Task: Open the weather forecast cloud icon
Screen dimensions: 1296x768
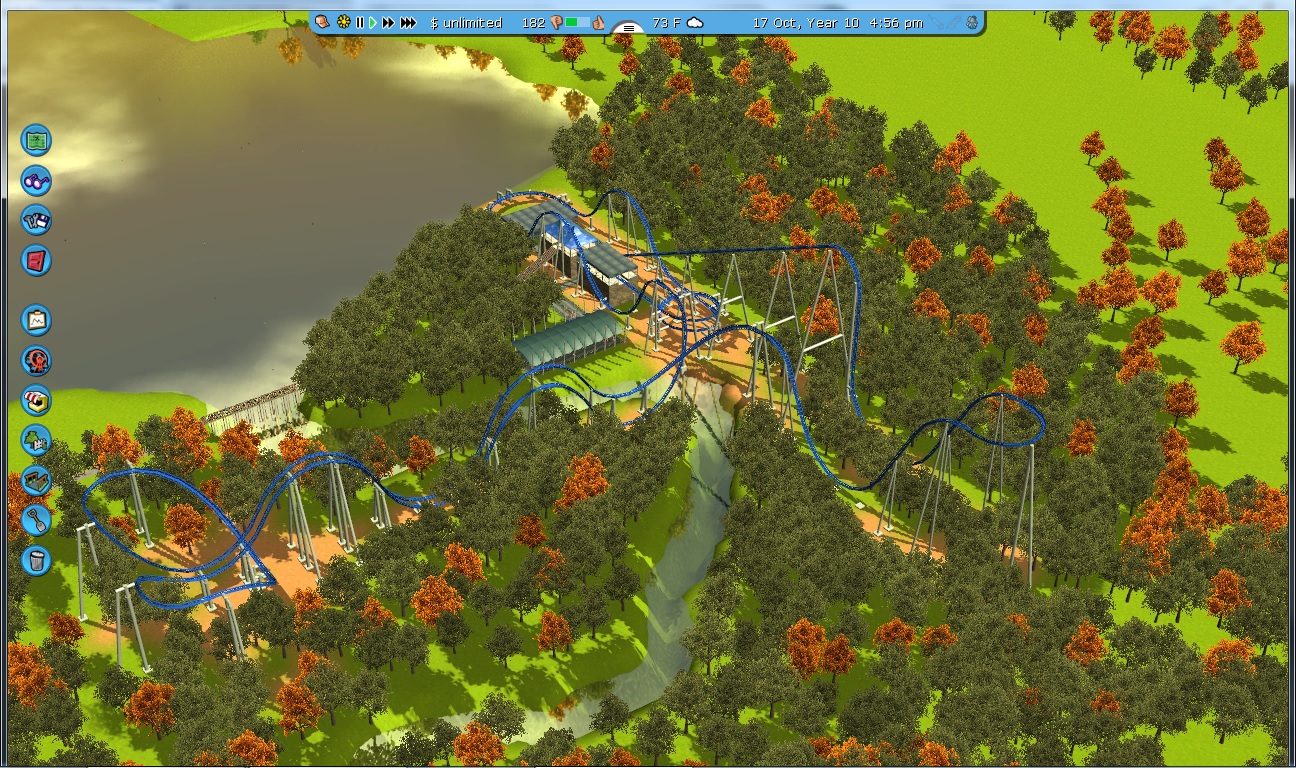Action: point(695,22)
